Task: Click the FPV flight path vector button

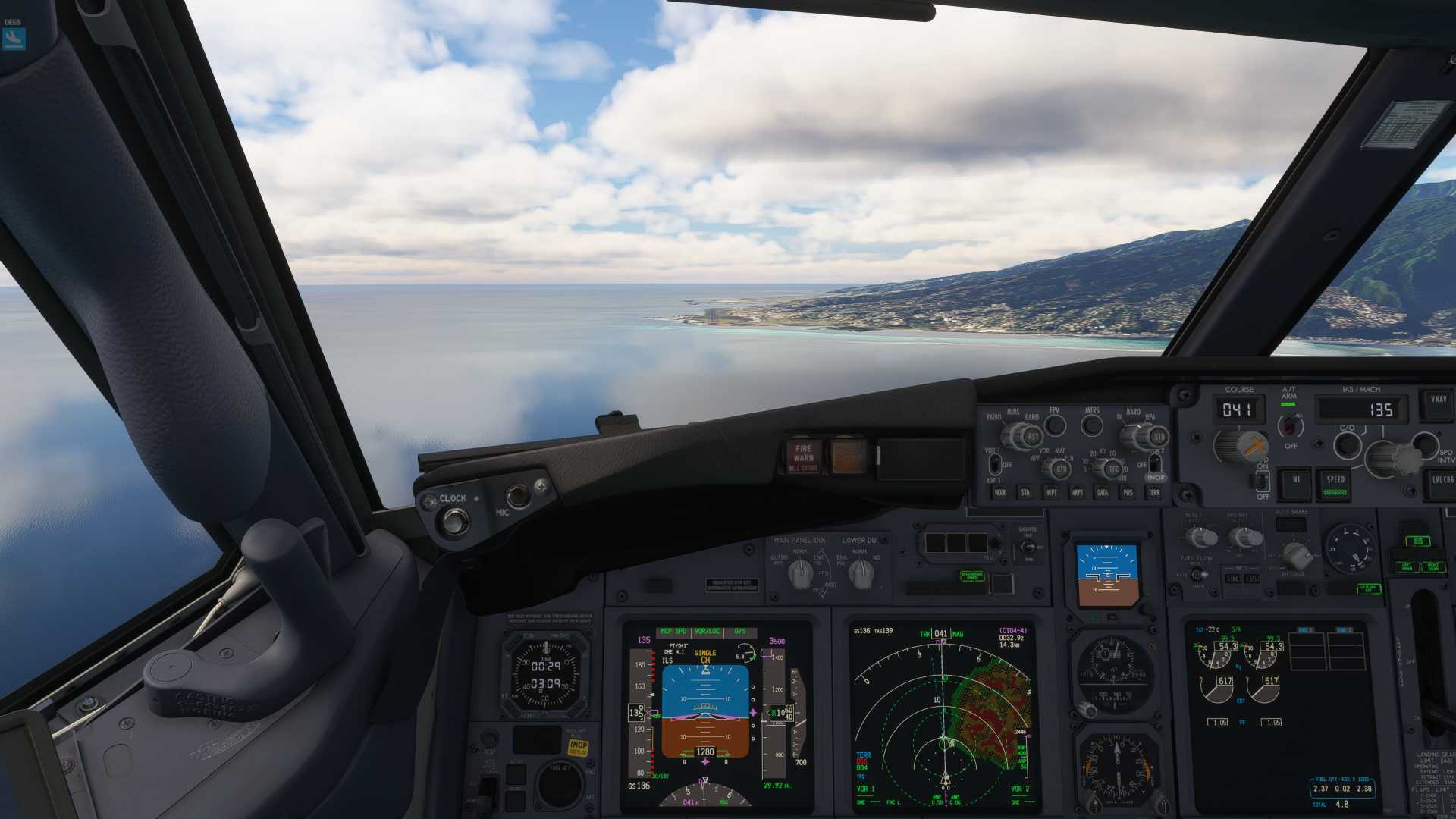Action: pyautogui.click(x=1055, y=426)
